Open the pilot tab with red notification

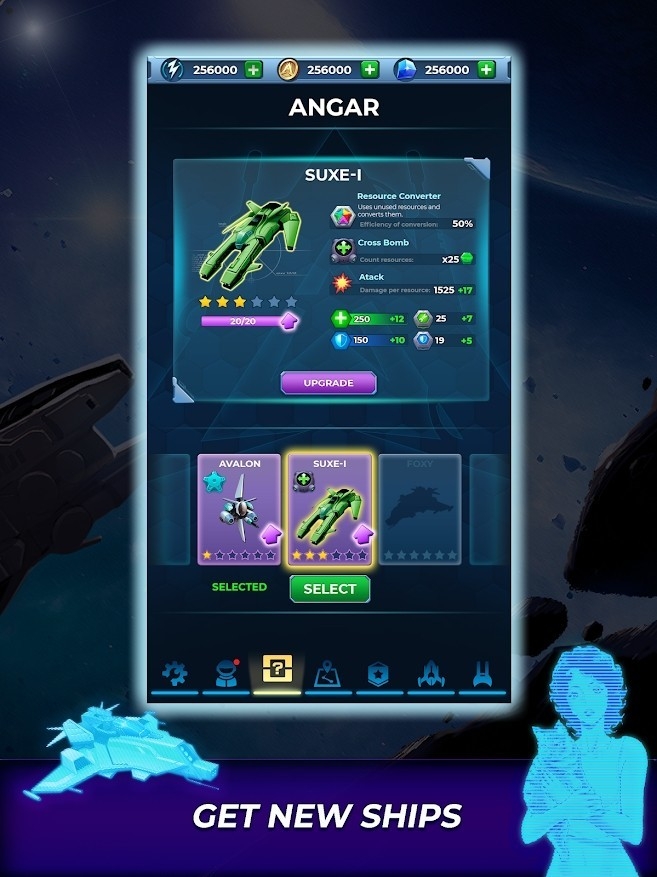point(226,672)
